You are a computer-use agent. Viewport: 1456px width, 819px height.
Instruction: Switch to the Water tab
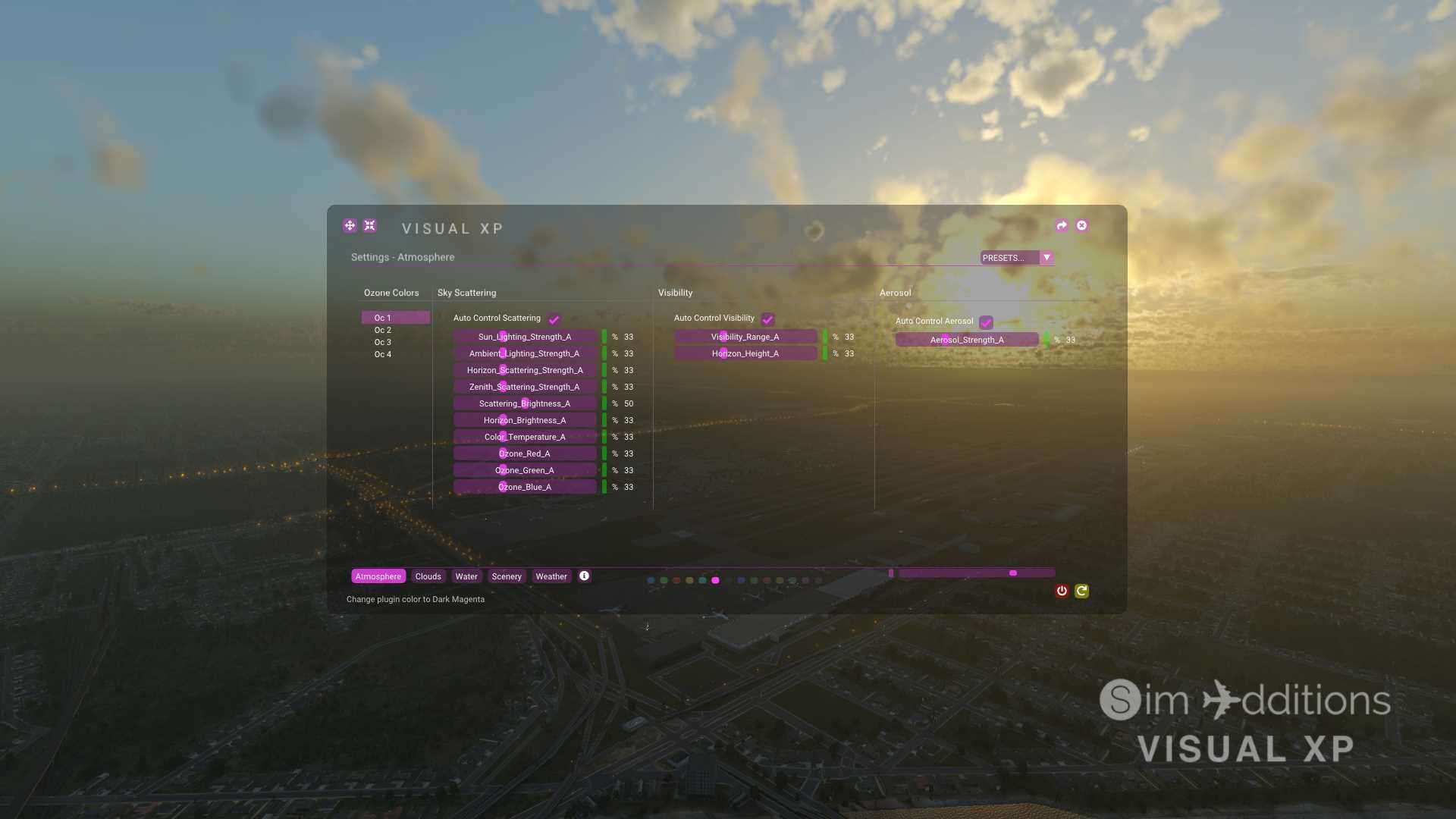point(466,576)
